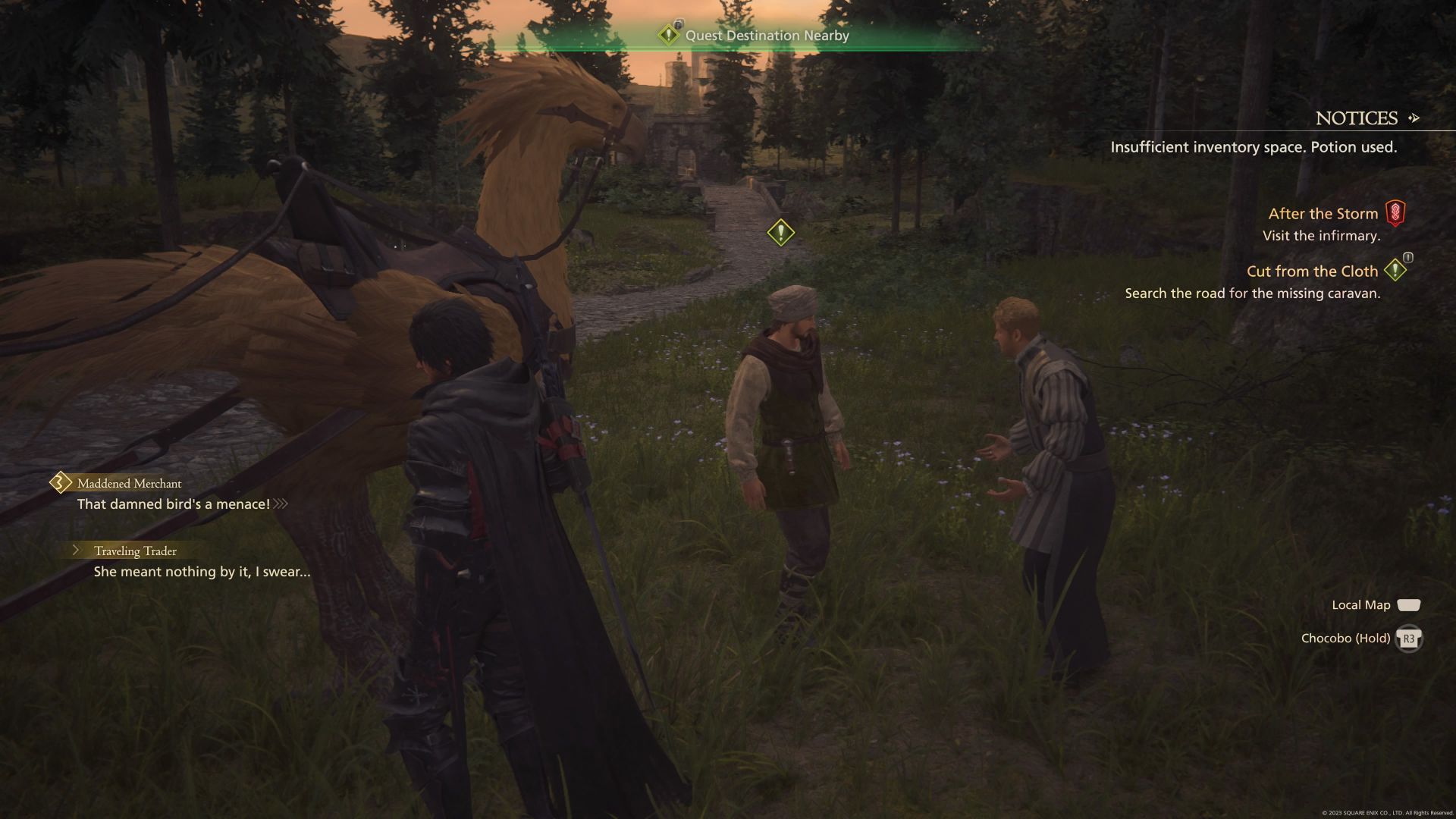Open the Notices panel header
The height and width of the screenshot is (819, 1456).
[x=1357, y=118]
